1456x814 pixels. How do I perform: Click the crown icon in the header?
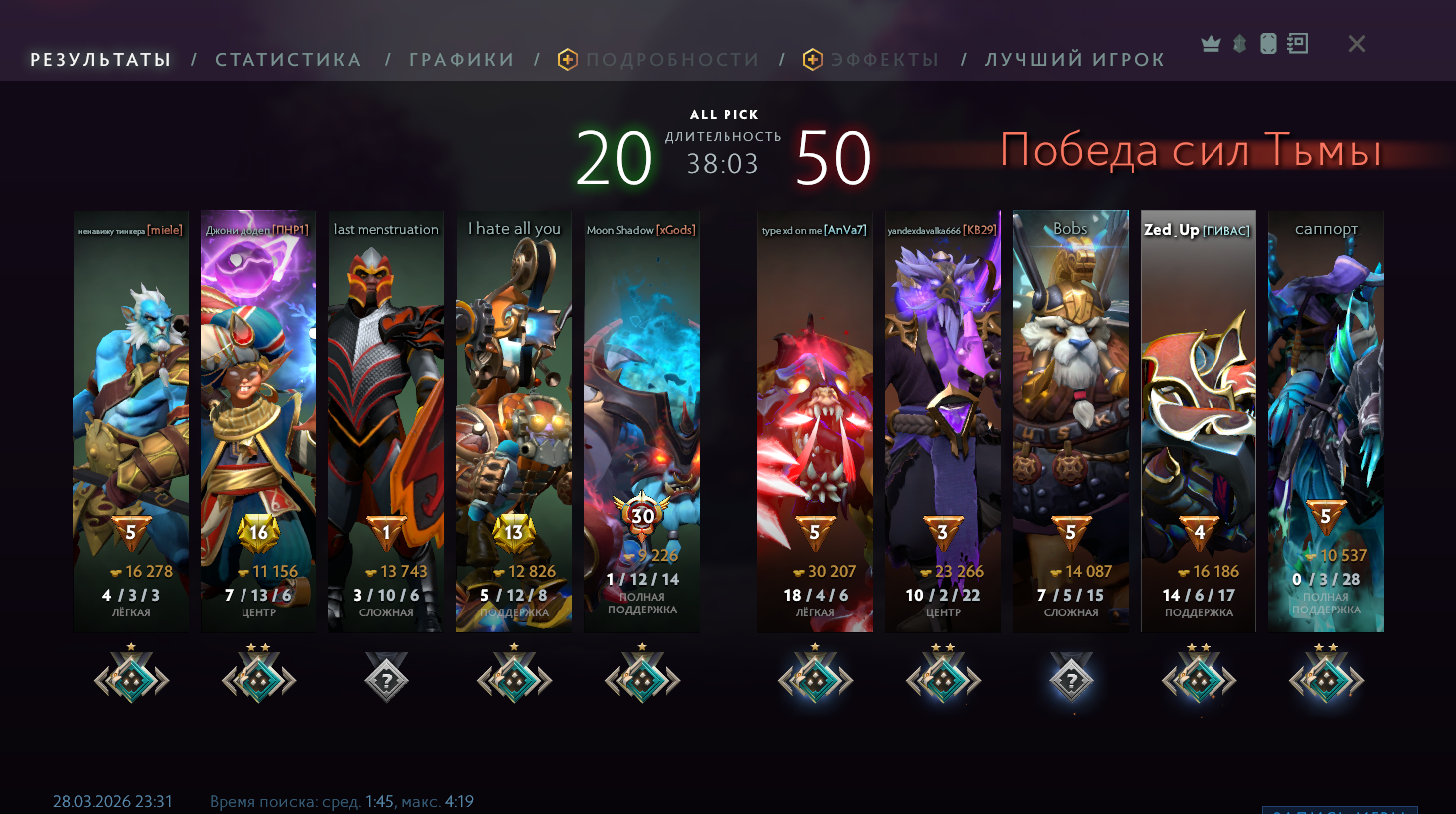tap(1211, 44)
